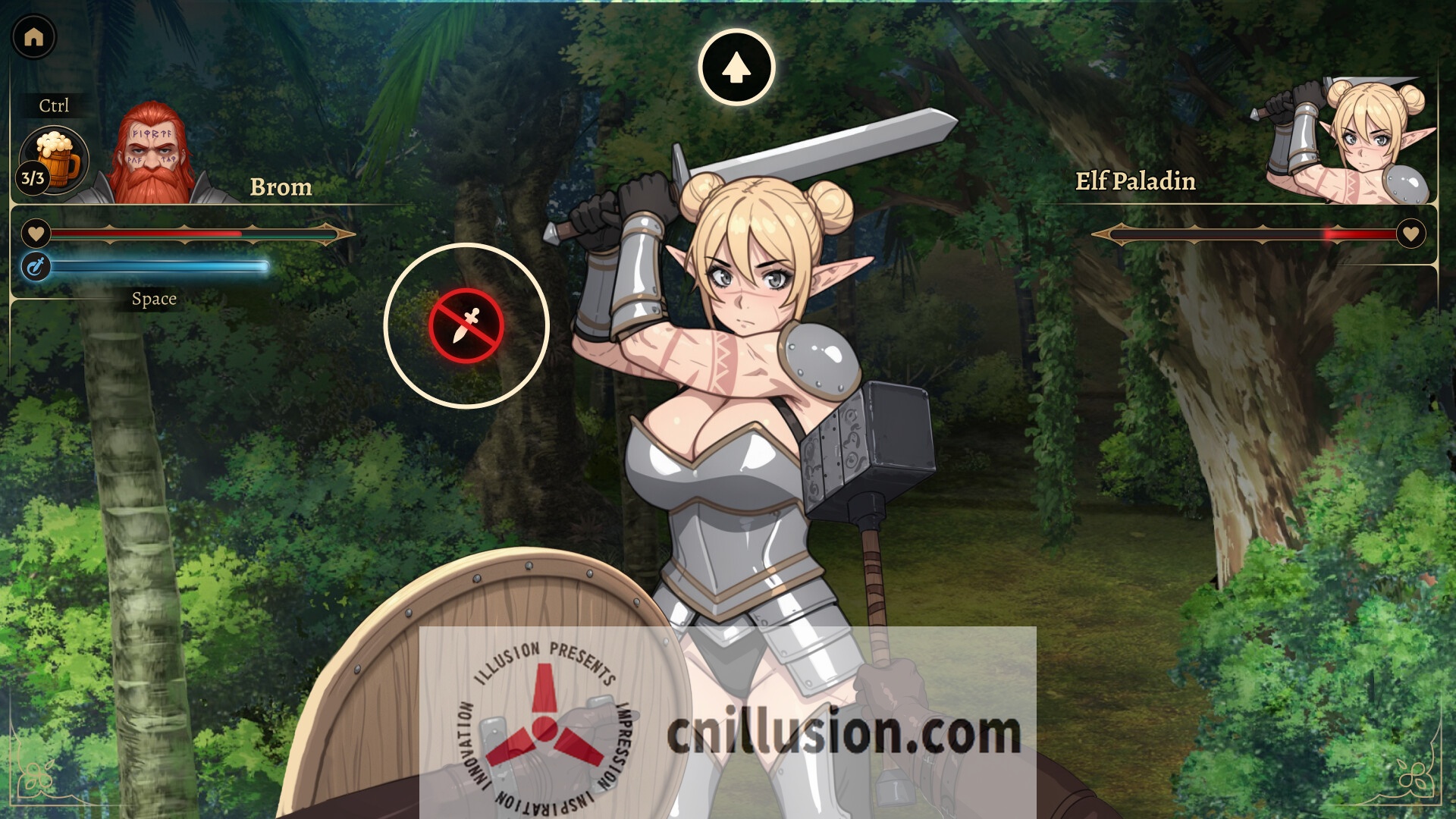Click the Brom name label
Screen dimensions: 1456x819
click(281, 186)
